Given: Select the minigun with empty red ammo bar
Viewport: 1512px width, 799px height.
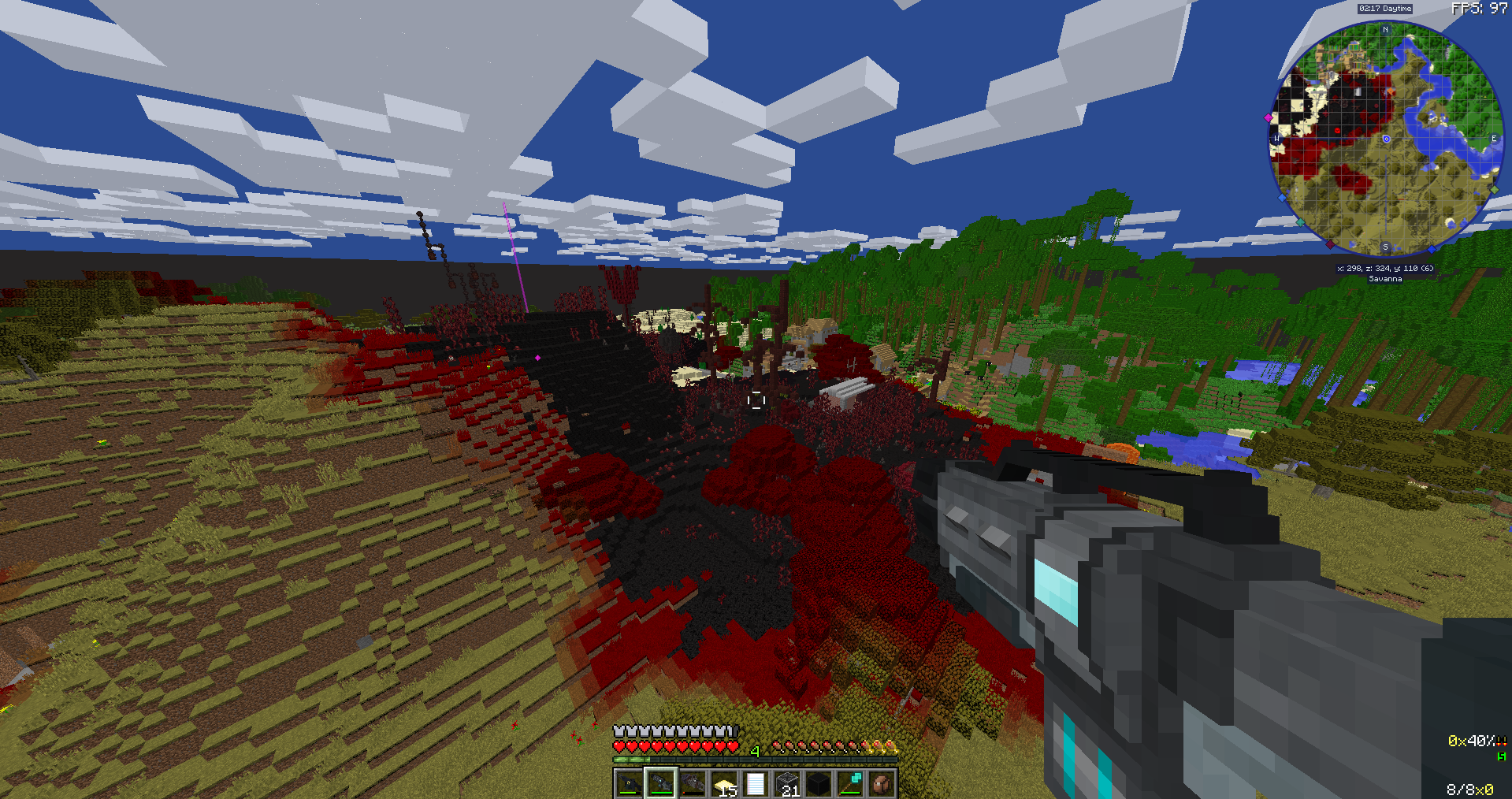Looking at the screenshot, I should tap(693, 782).
